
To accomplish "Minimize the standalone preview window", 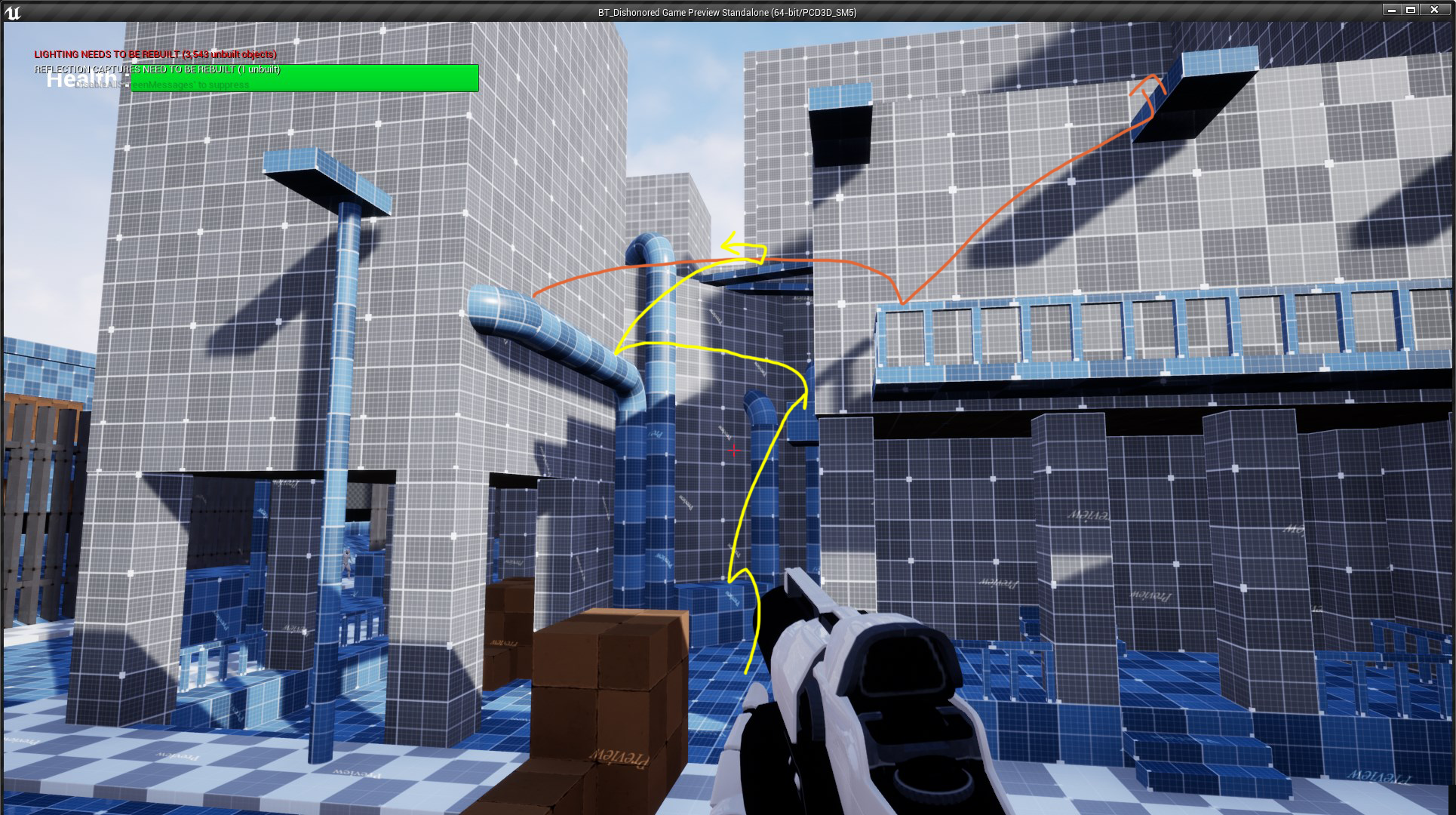I will (x=1393, y=10).
